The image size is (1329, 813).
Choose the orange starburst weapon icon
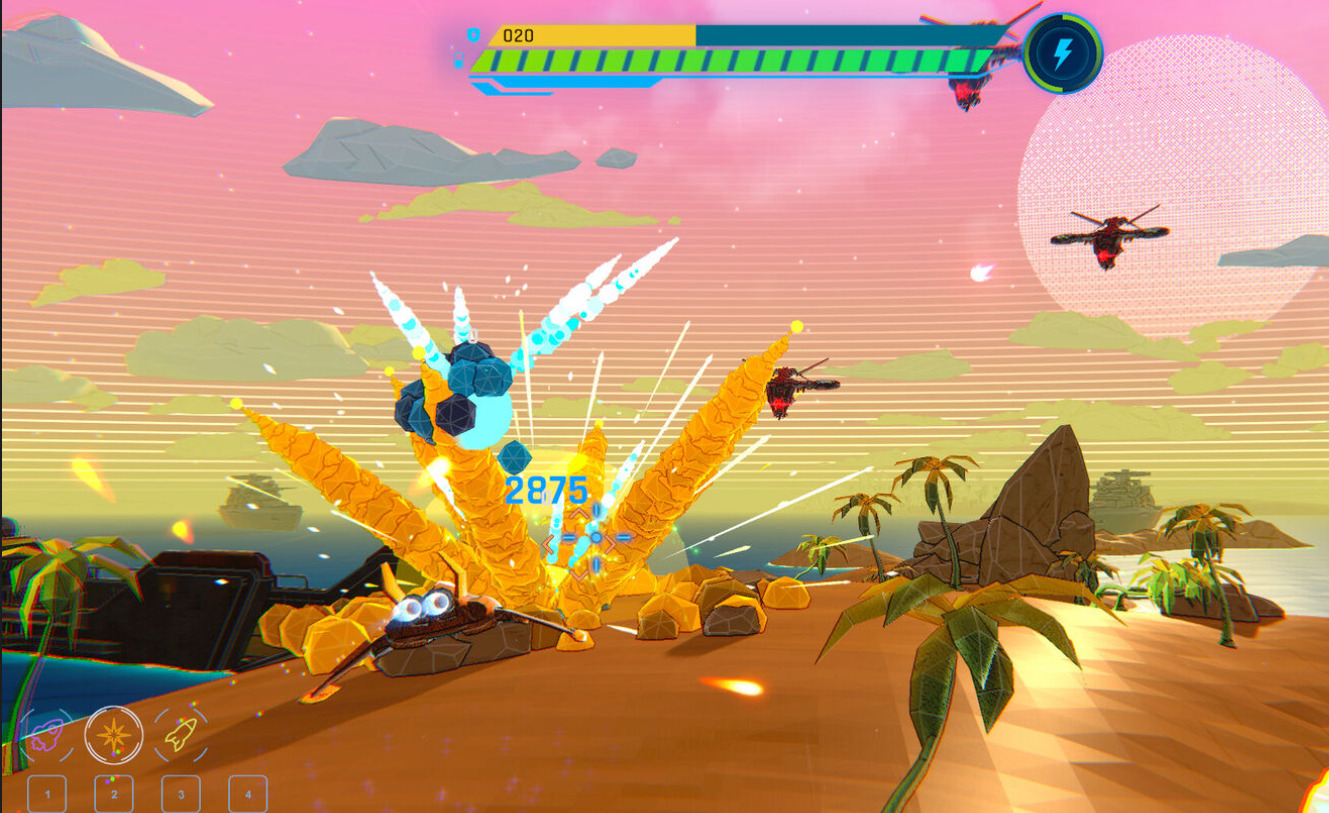pos(113,735)
